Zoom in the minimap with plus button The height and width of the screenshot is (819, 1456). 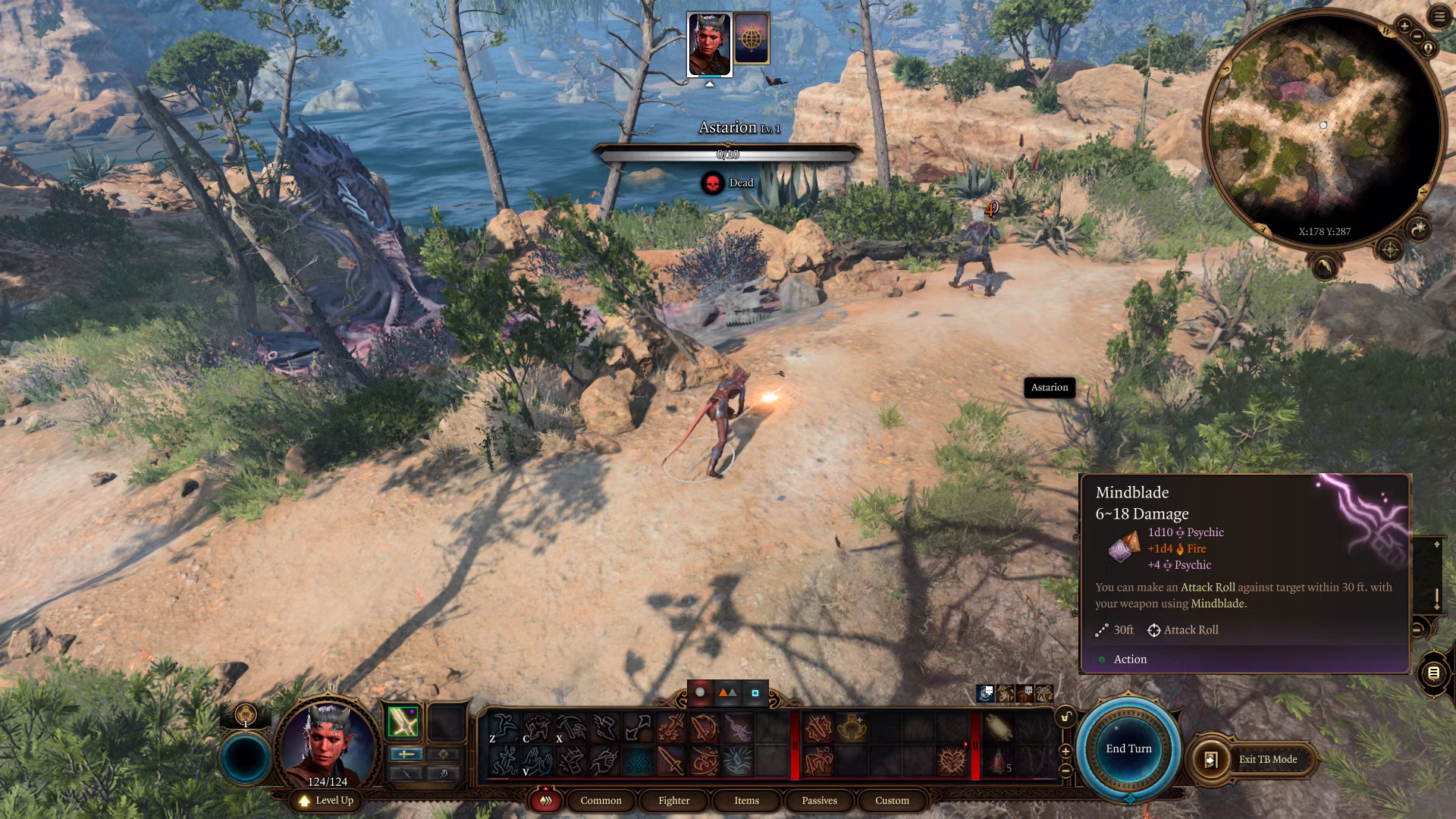tap(1404, 27)
